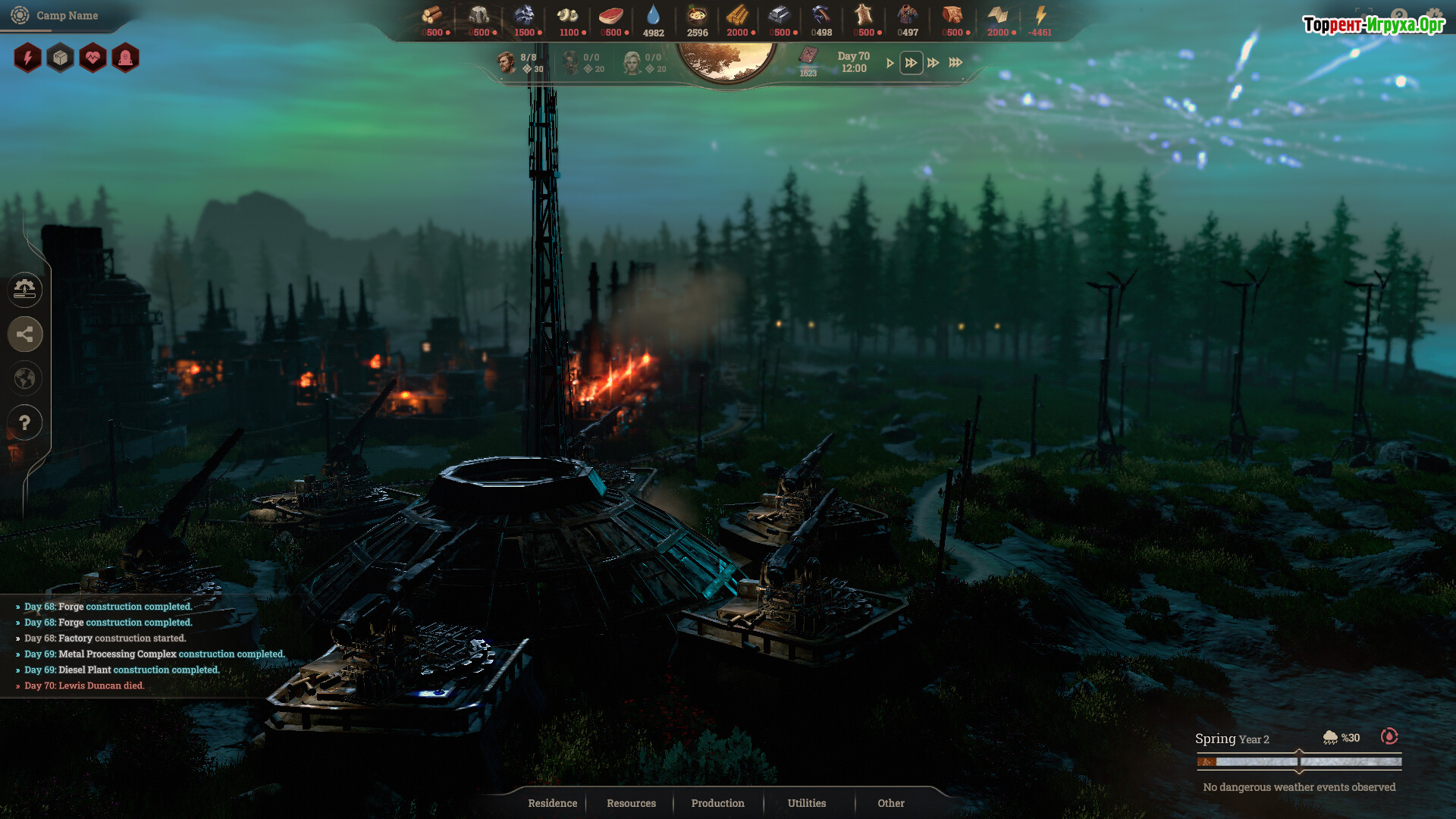Click the red lightning bolt alert
This screenshot has width=1456, height=819.
(x=28, y=58)
